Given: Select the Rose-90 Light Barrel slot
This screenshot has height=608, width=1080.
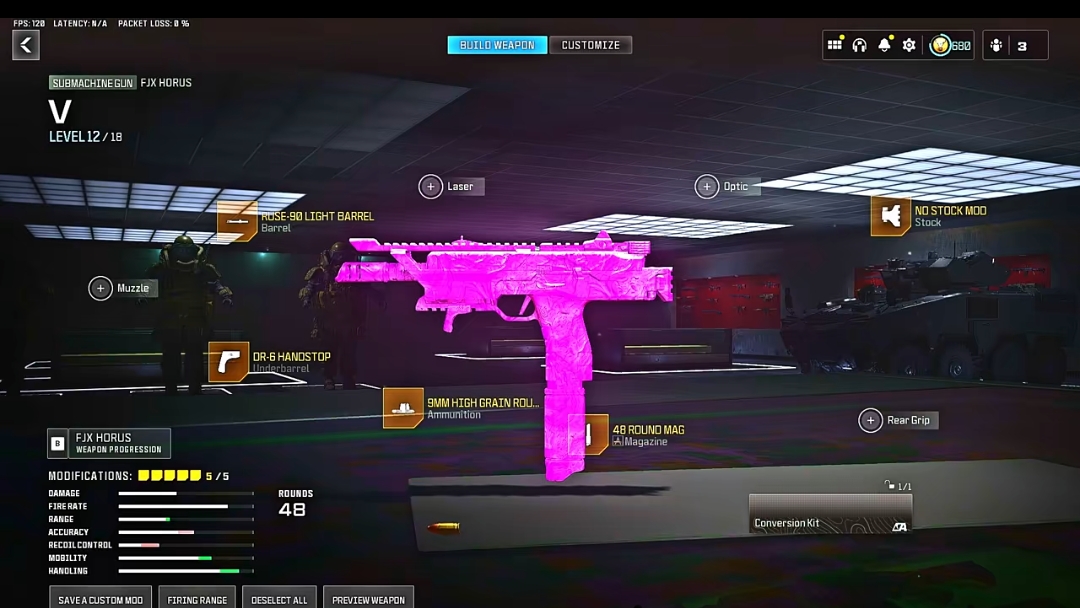Looking at the screenshot, I should tap(238, 221).
